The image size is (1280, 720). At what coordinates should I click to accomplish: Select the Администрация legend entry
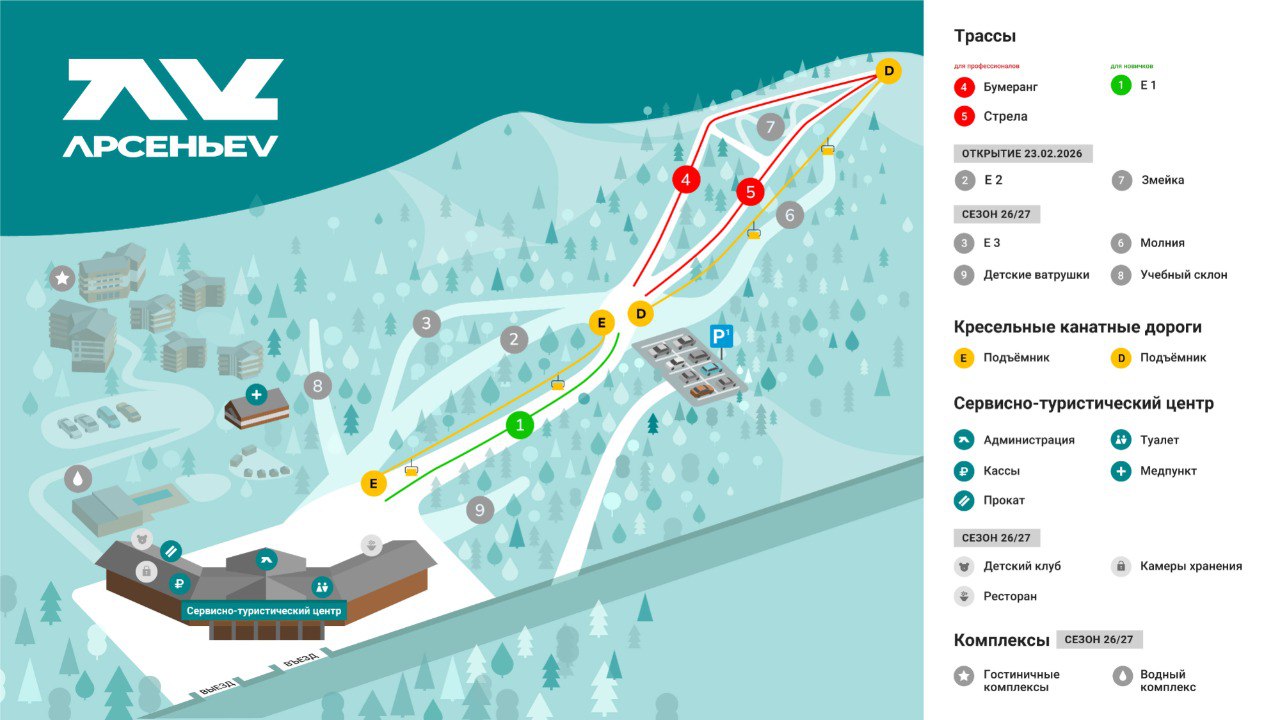point(1015,440)
